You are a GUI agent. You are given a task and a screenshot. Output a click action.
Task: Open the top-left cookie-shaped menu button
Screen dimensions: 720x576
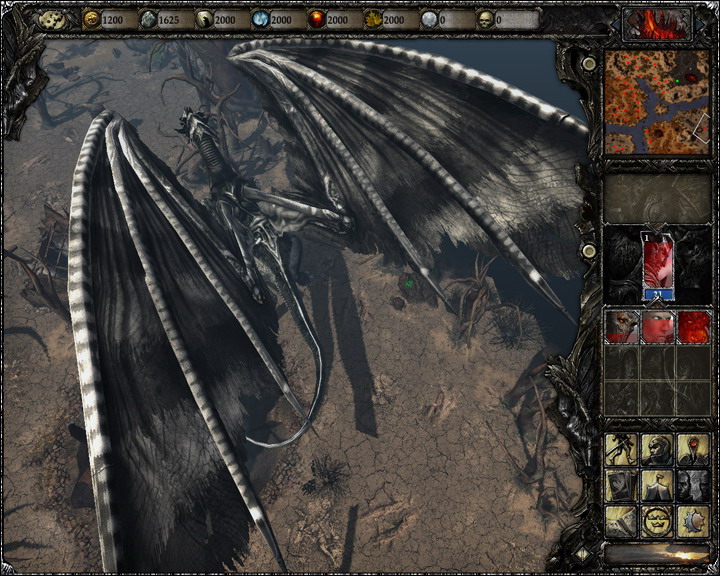52,19
